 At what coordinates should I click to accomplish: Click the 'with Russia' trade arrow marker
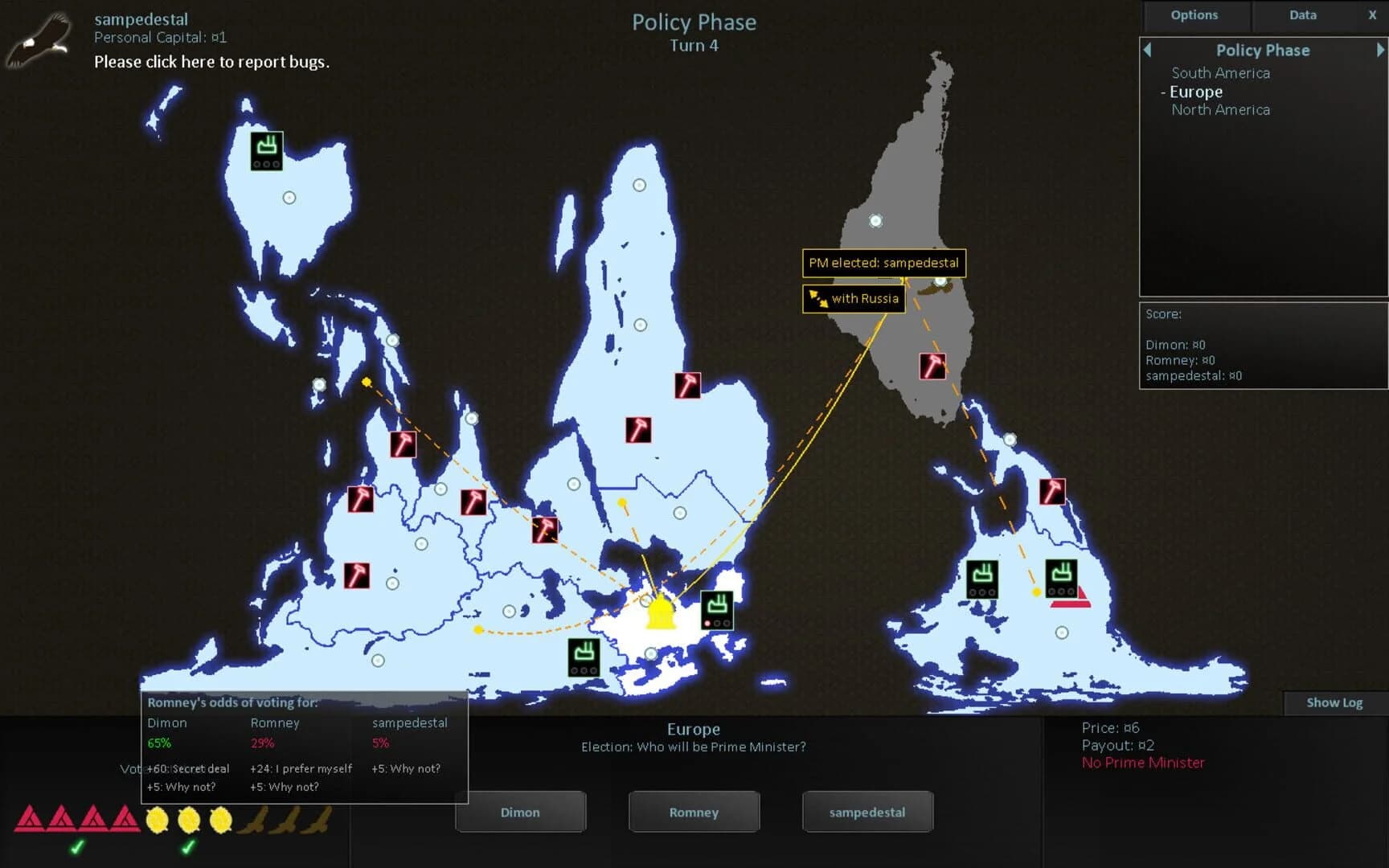[x=854, y=298]
